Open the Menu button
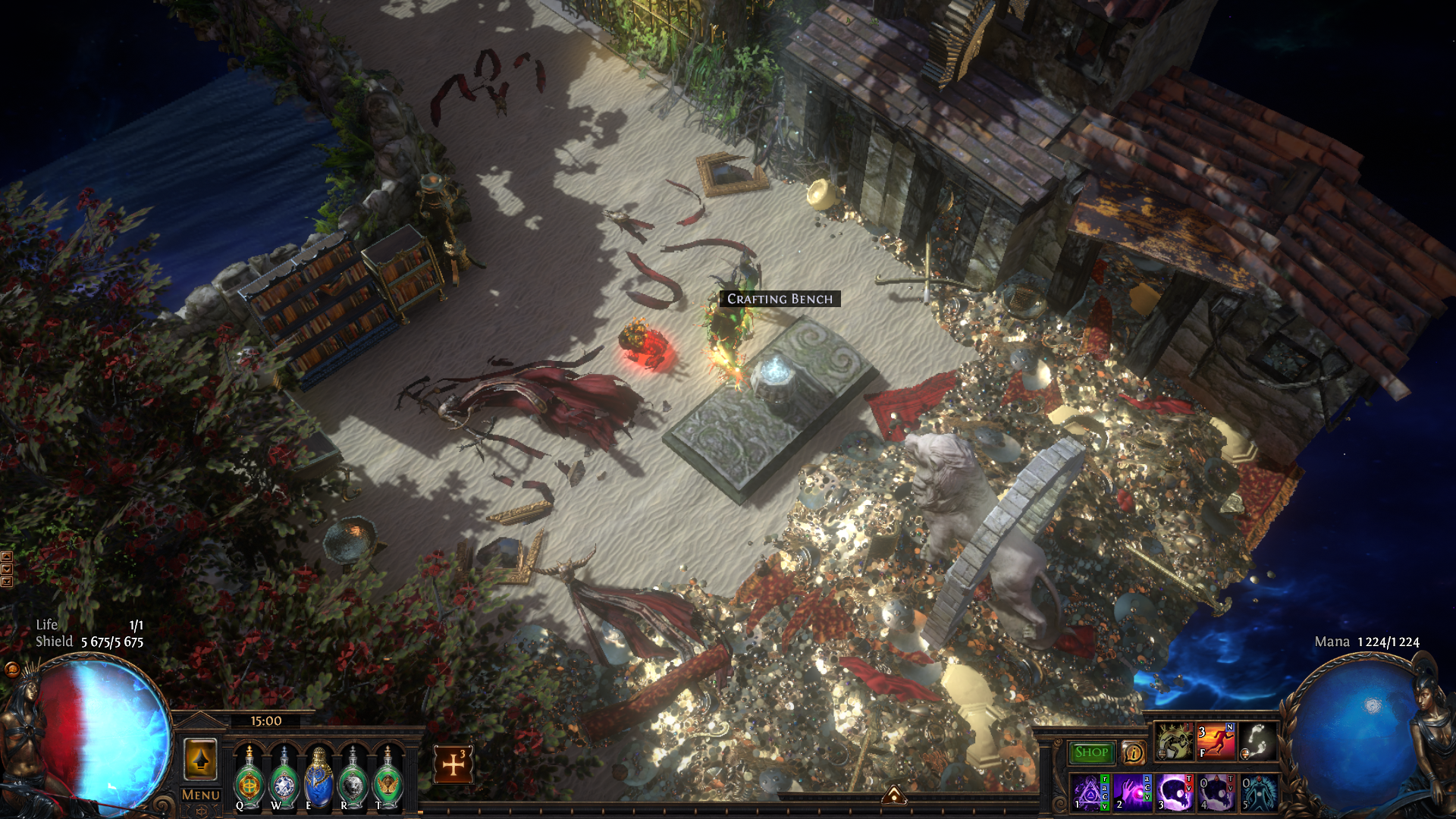The width and height of the screenshot is (1456, 819). (201, 795)
